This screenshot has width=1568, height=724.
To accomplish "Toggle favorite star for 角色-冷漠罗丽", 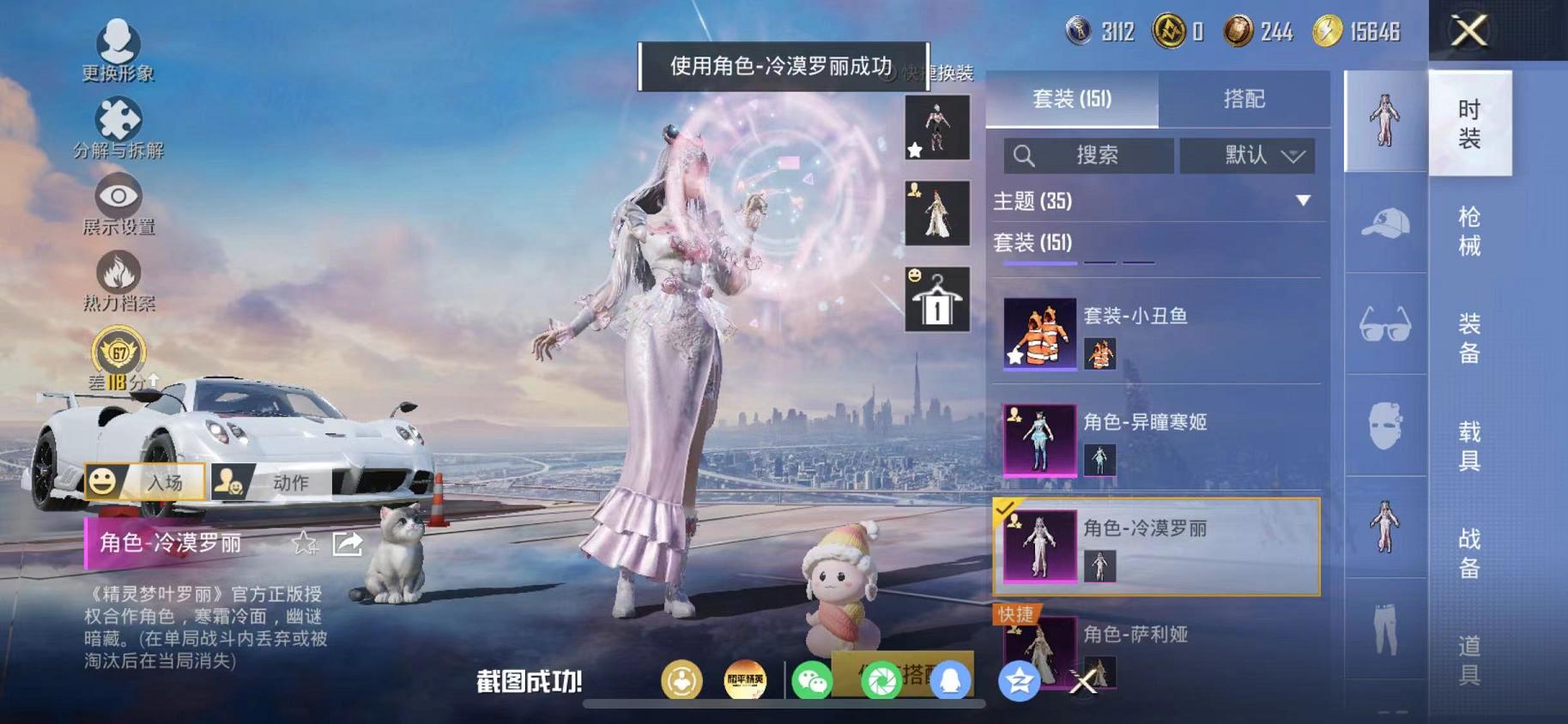I will tap(305, 544).
